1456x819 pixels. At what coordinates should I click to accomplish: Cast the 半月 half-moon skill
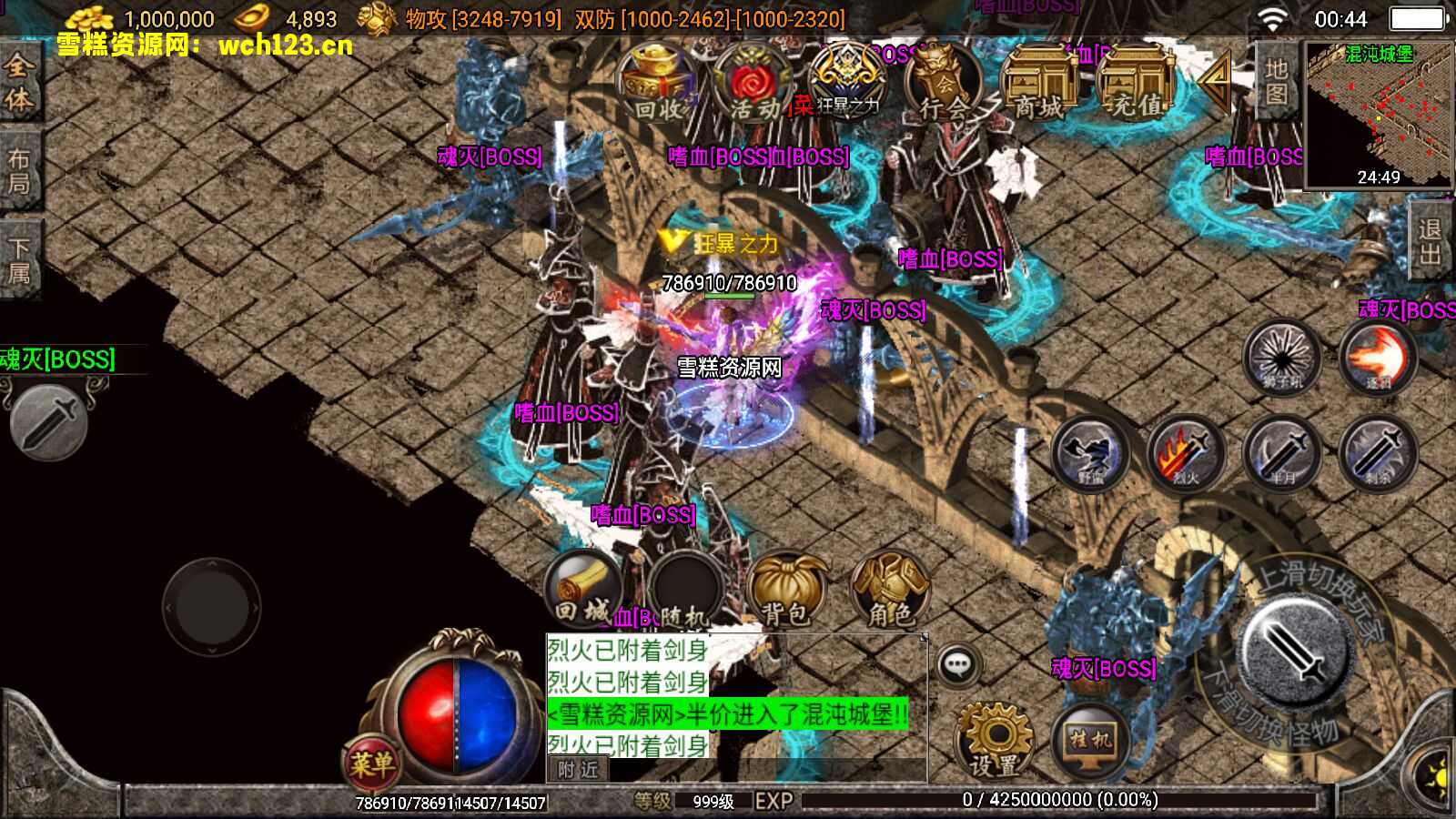tap(1282, 453)
